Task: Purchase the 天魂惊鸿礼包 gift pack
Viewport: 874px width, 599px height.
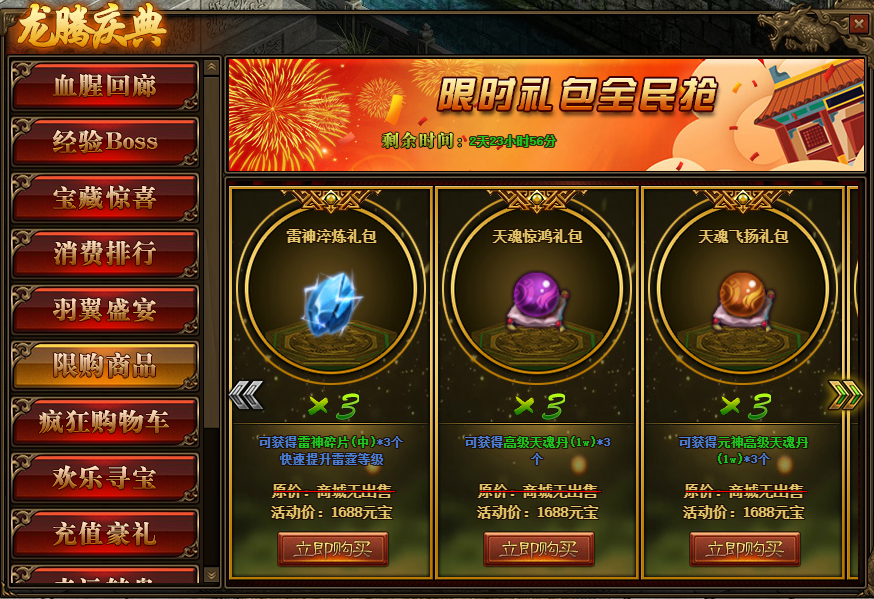Action: [539, 549]
